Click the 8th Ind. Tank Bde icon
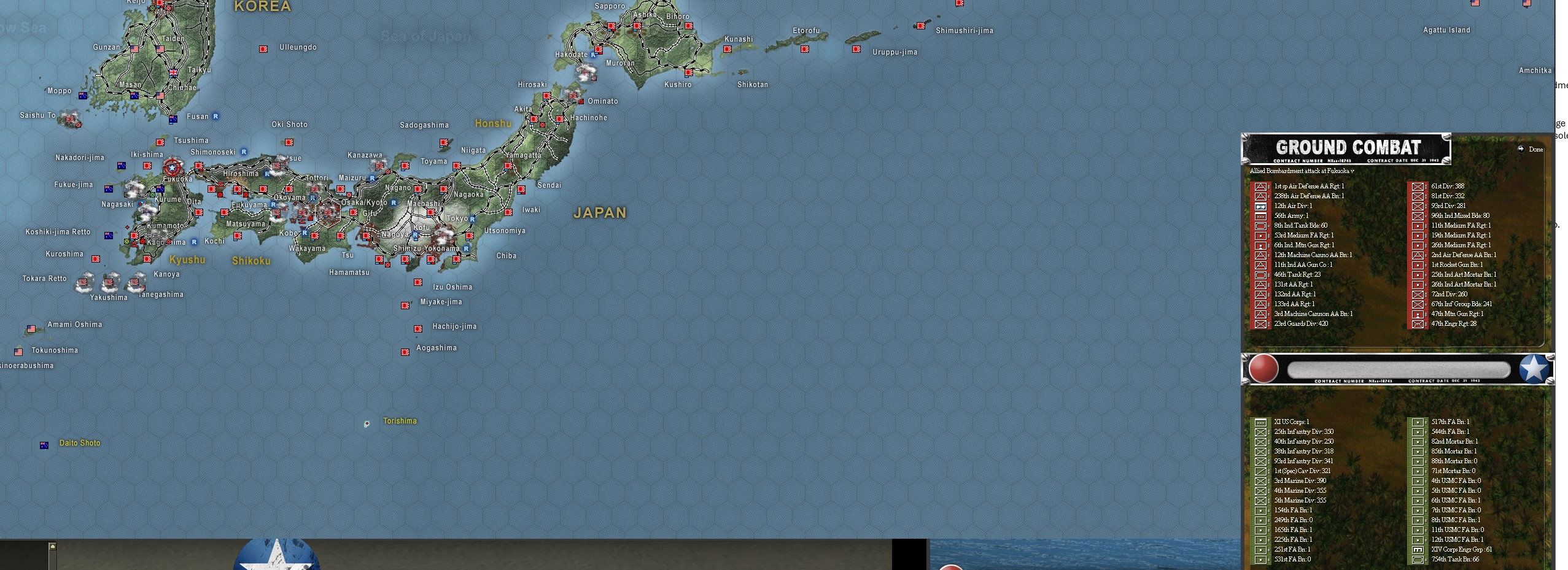The image size is (1568, 570). pyautogui.click(x=1261, y=225)
